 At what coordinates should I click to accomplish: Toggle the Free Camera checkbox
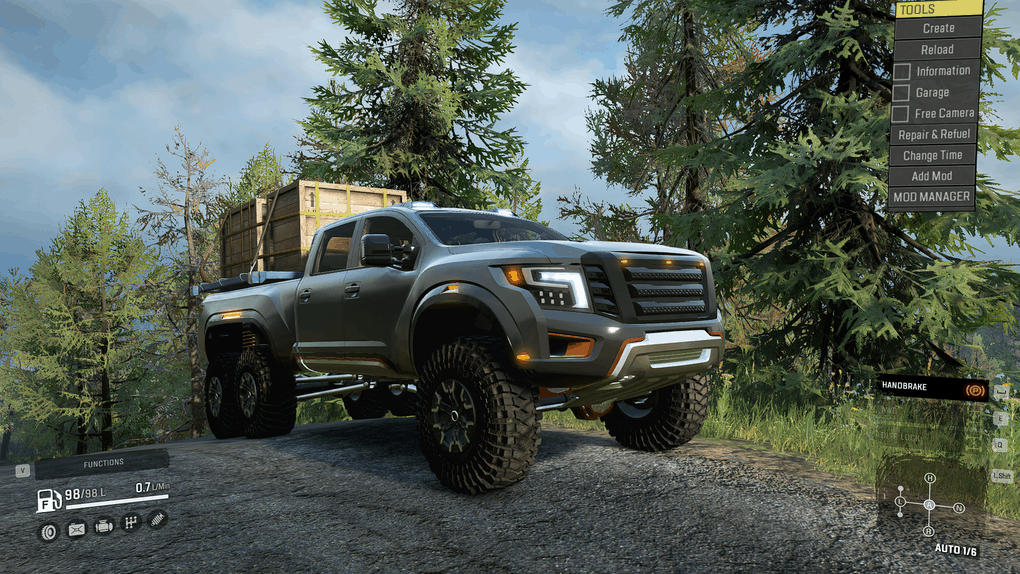(x=902, y=113)
